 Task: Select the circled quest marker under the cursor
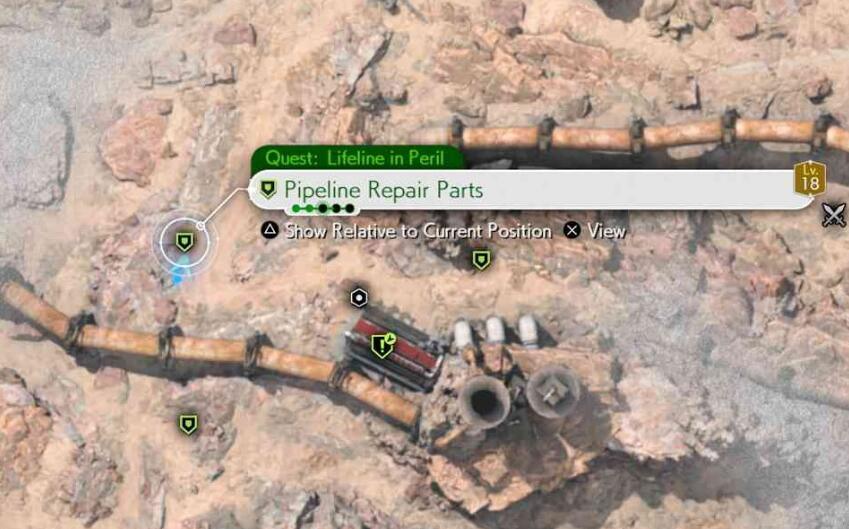click(x=184, y=241)
